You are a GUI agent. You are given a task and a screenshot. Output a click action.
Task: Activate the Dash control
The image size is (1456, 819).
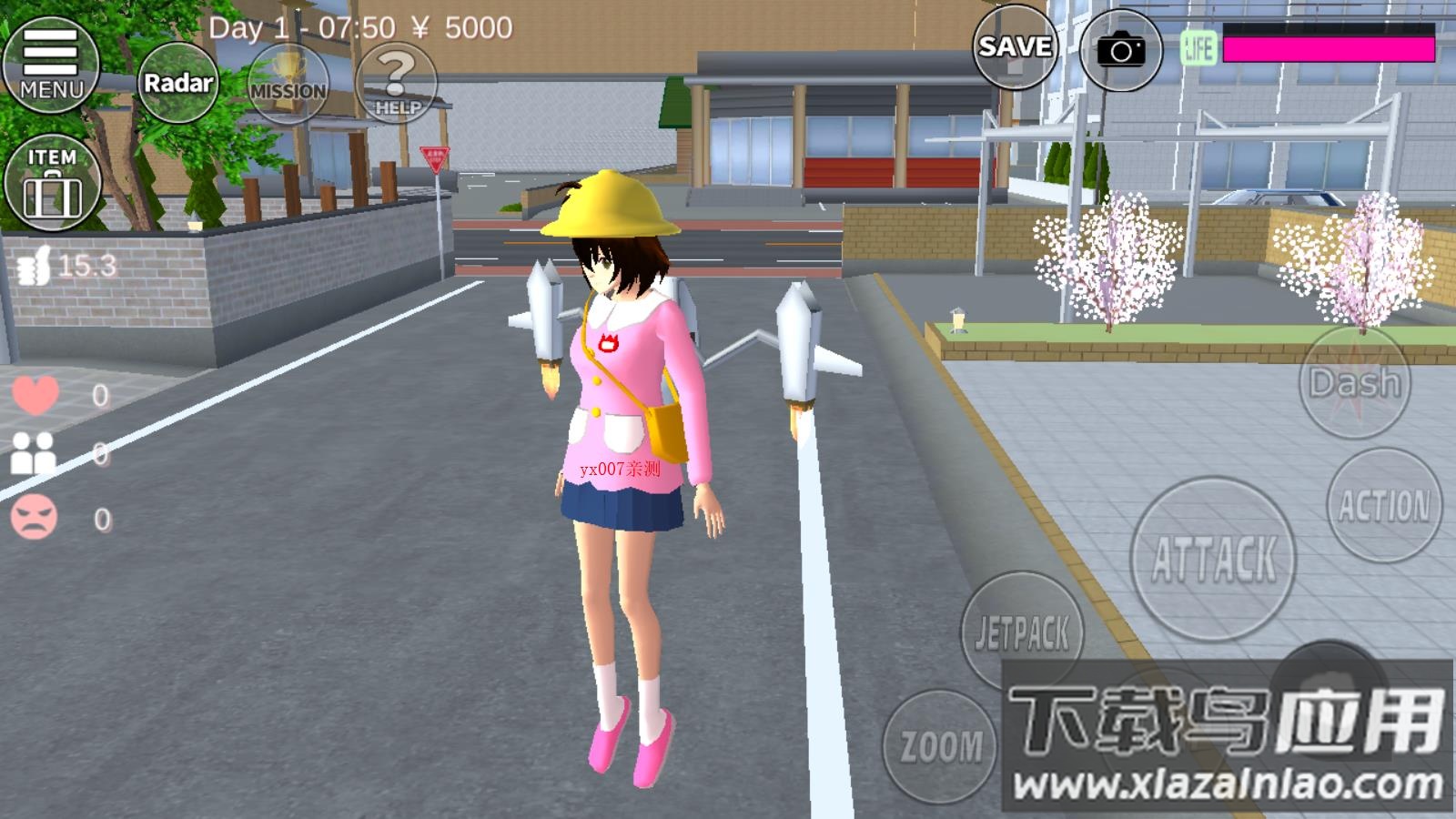pyautogui.click(x=1357, y=384)
